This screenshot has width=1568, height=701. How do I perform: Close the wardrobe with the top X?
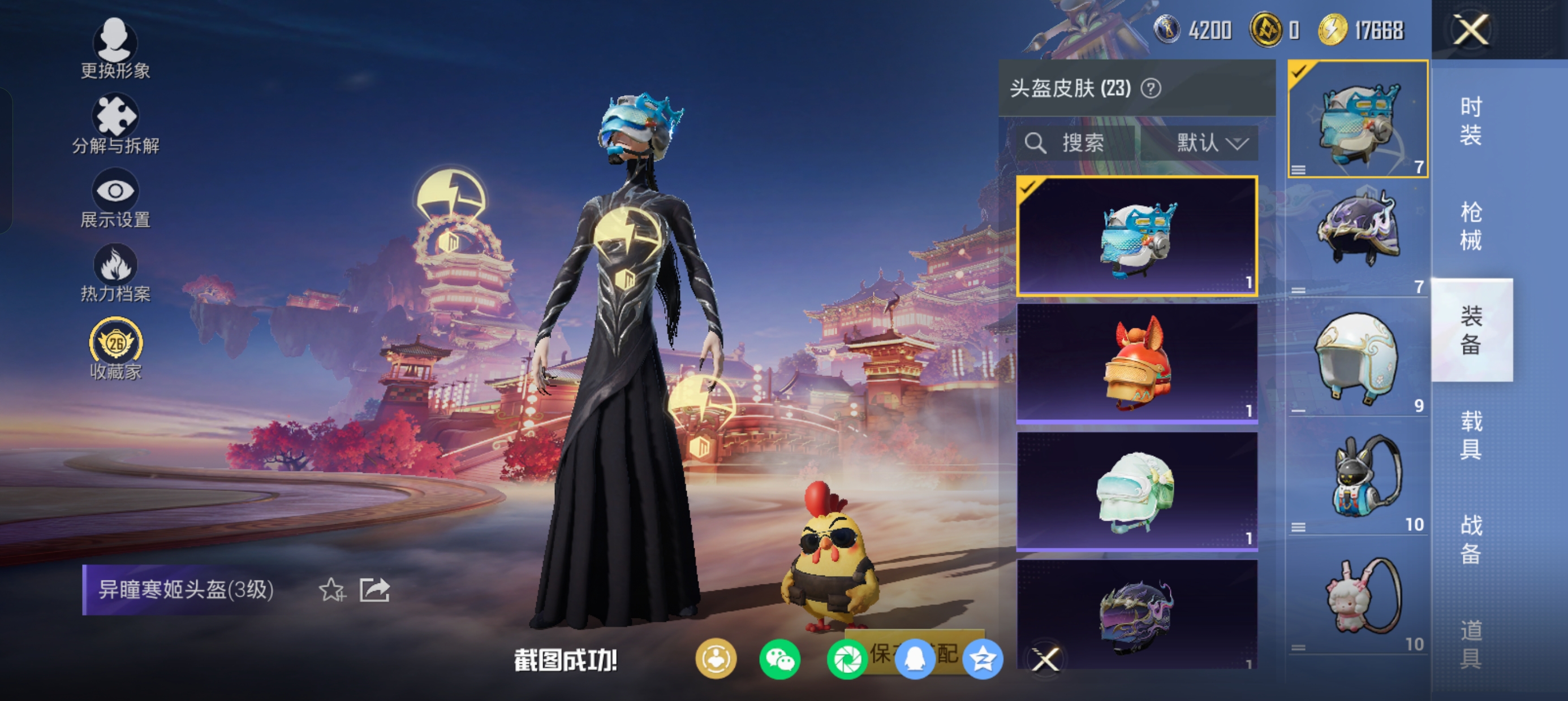[1471, 30]
